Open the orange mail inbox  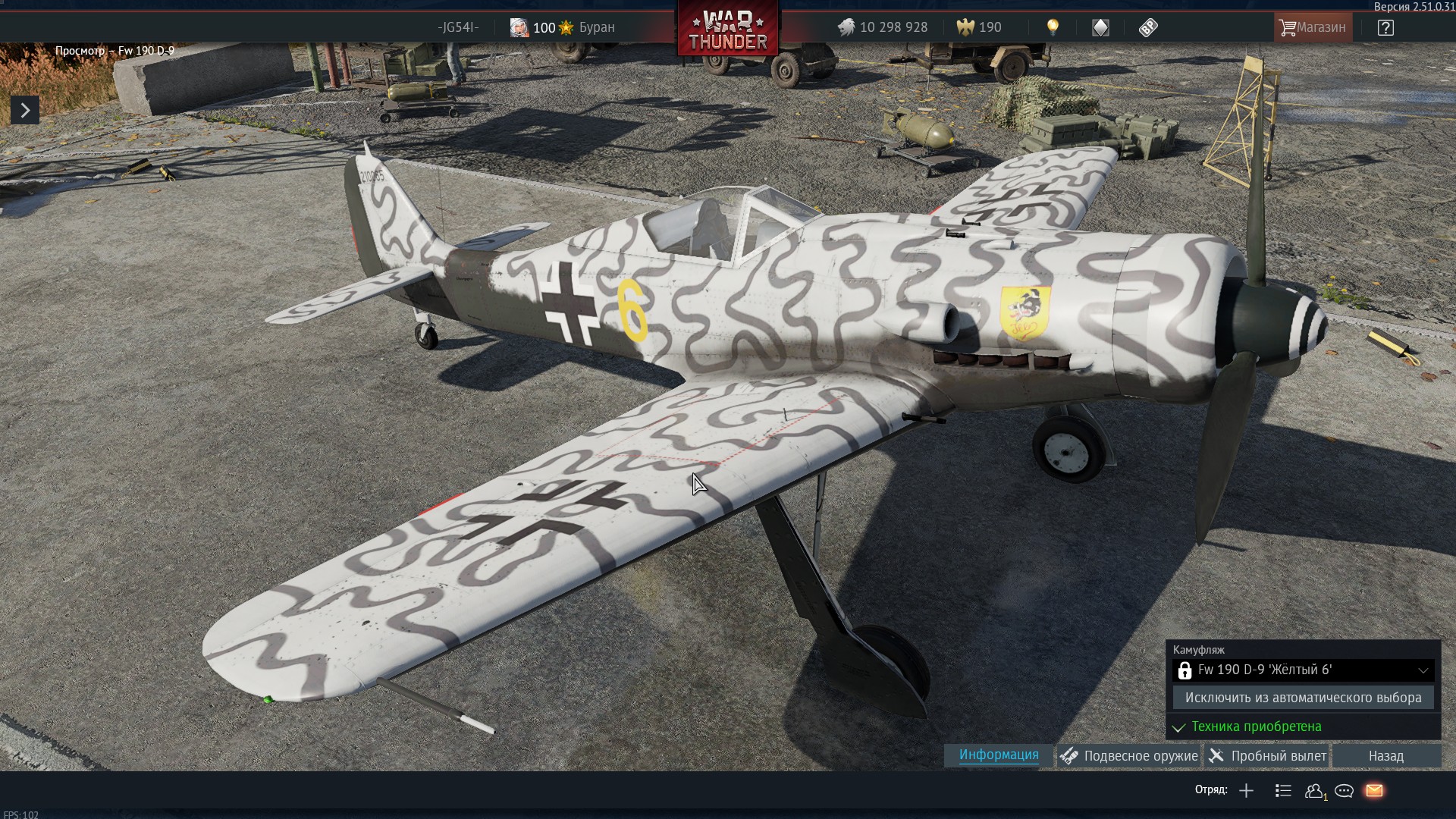[x=1374, y=791]
